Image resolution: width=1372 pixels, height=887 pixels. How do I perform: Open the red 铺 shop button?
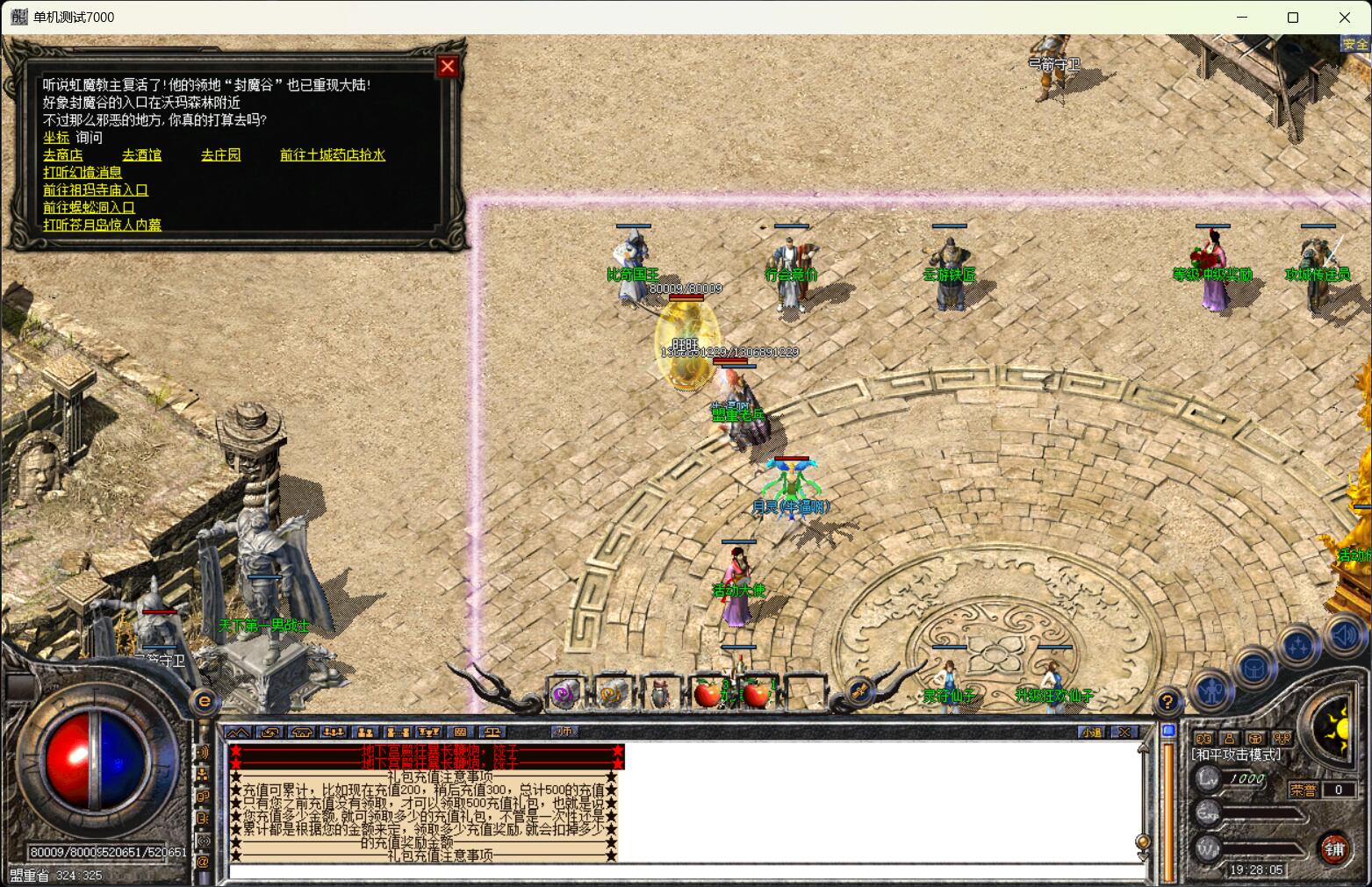pos(1335,848)
